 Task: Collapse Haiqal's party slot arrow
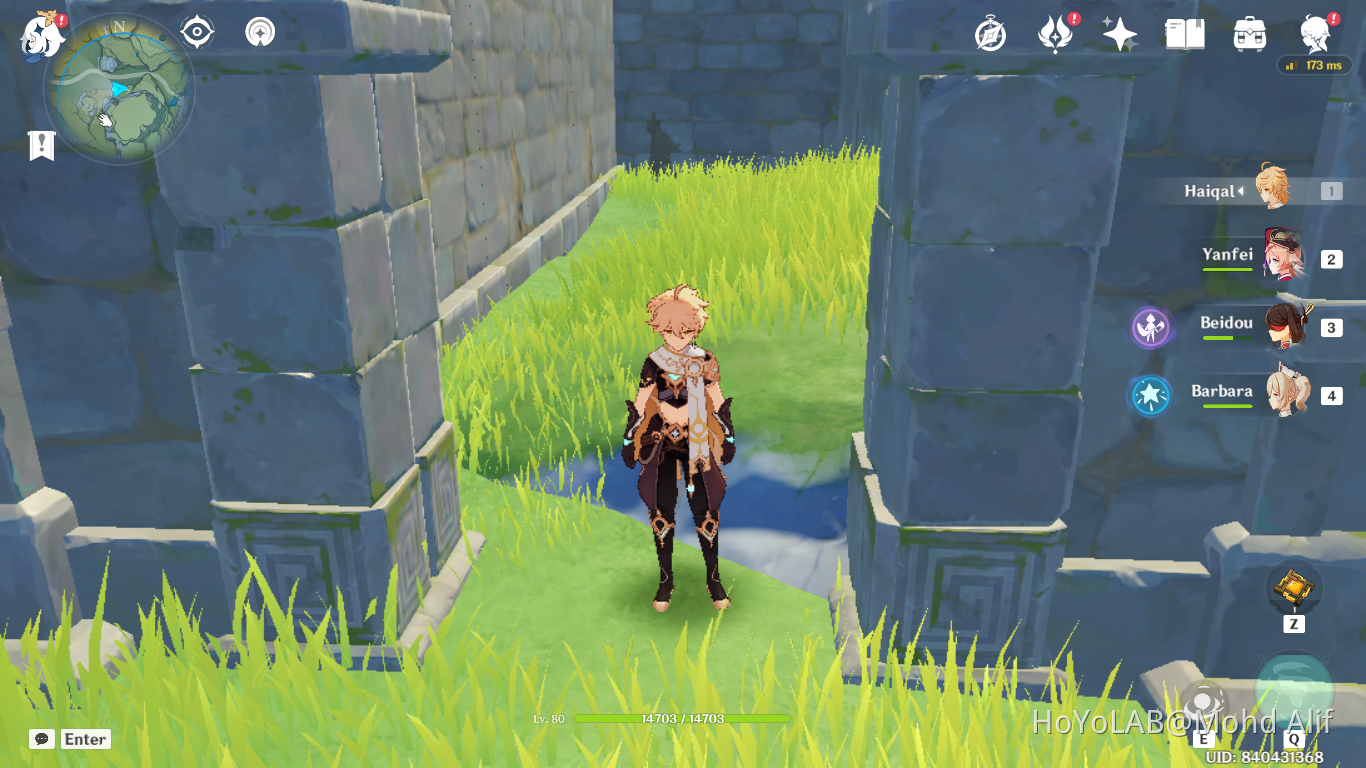(x=1243, y=190)
